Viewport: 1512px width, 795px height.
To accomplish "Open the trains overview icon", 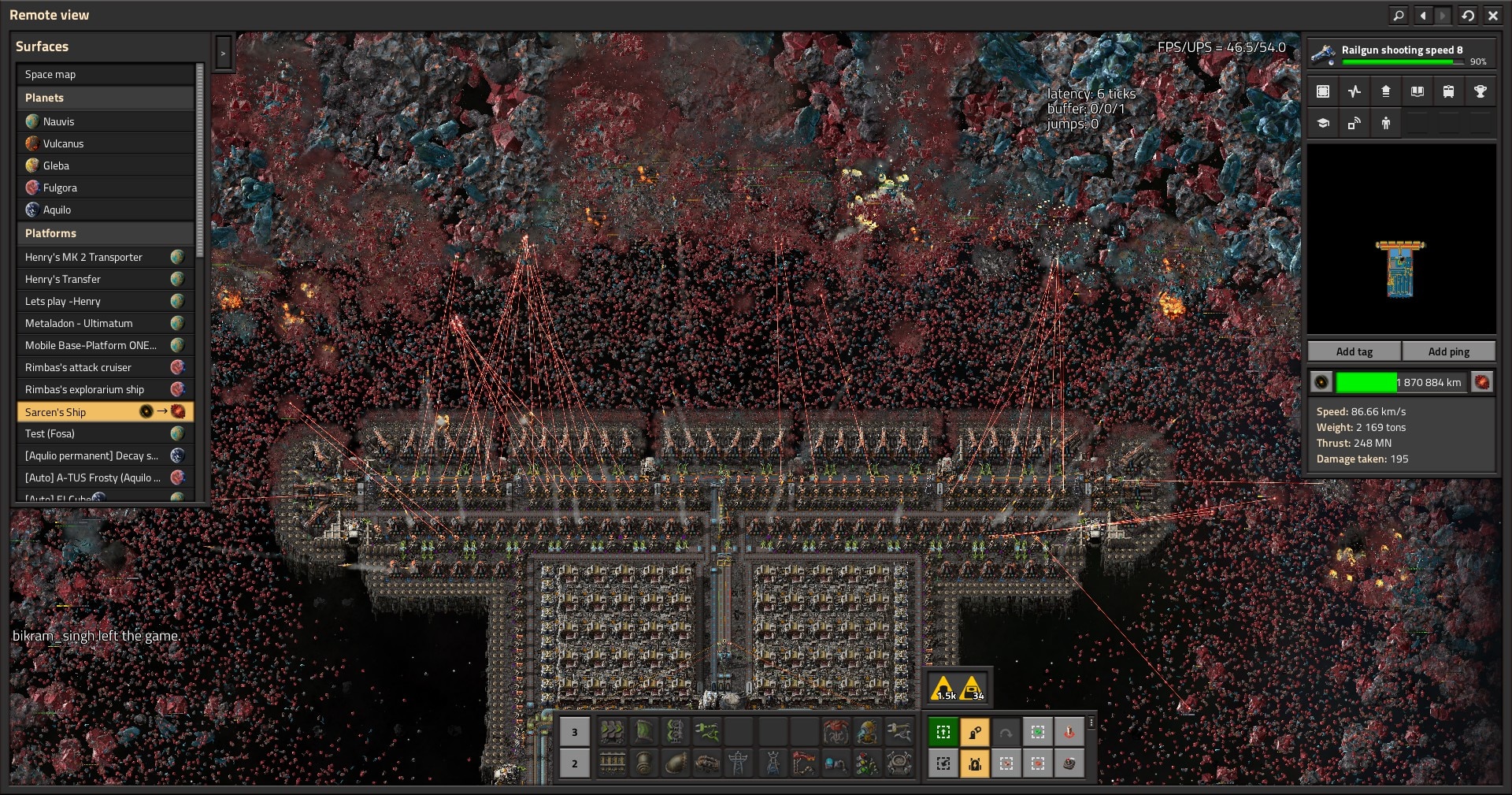I will (x=1448, y=91).
